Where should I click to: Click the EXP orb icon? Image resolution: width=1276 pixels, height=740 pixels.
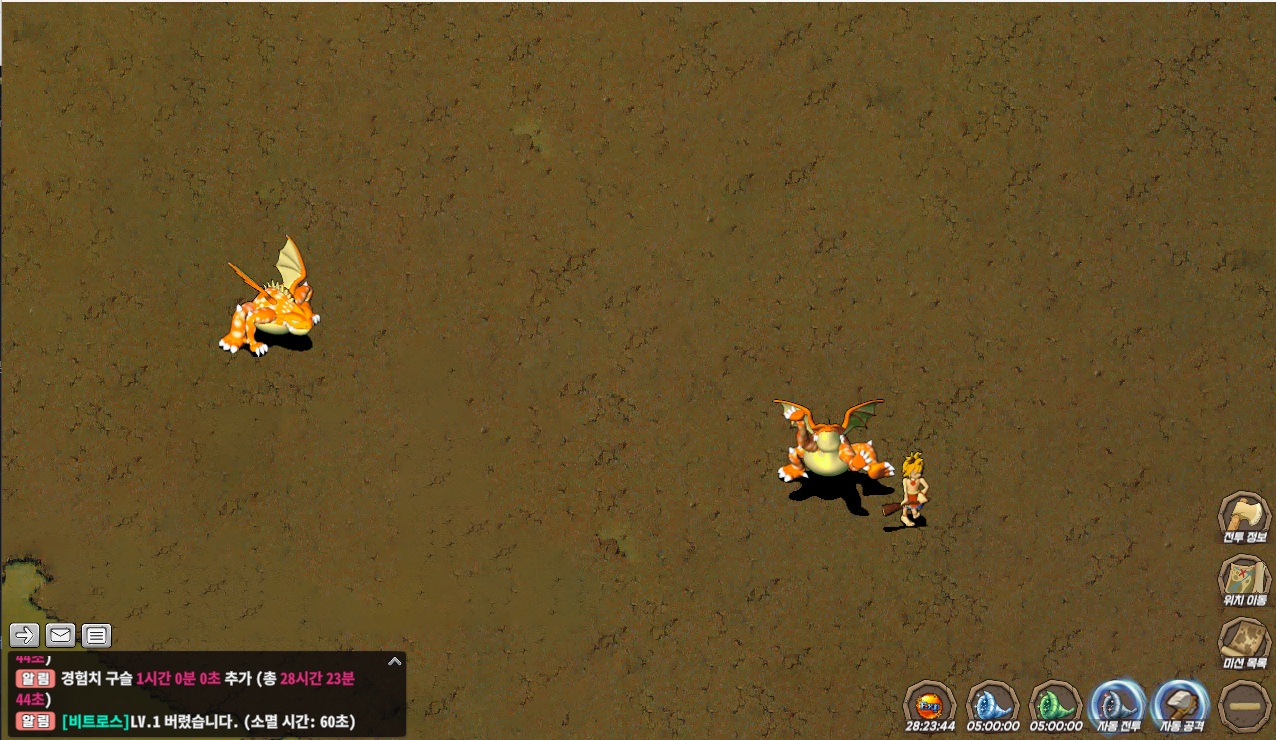[x=929, y=702]
